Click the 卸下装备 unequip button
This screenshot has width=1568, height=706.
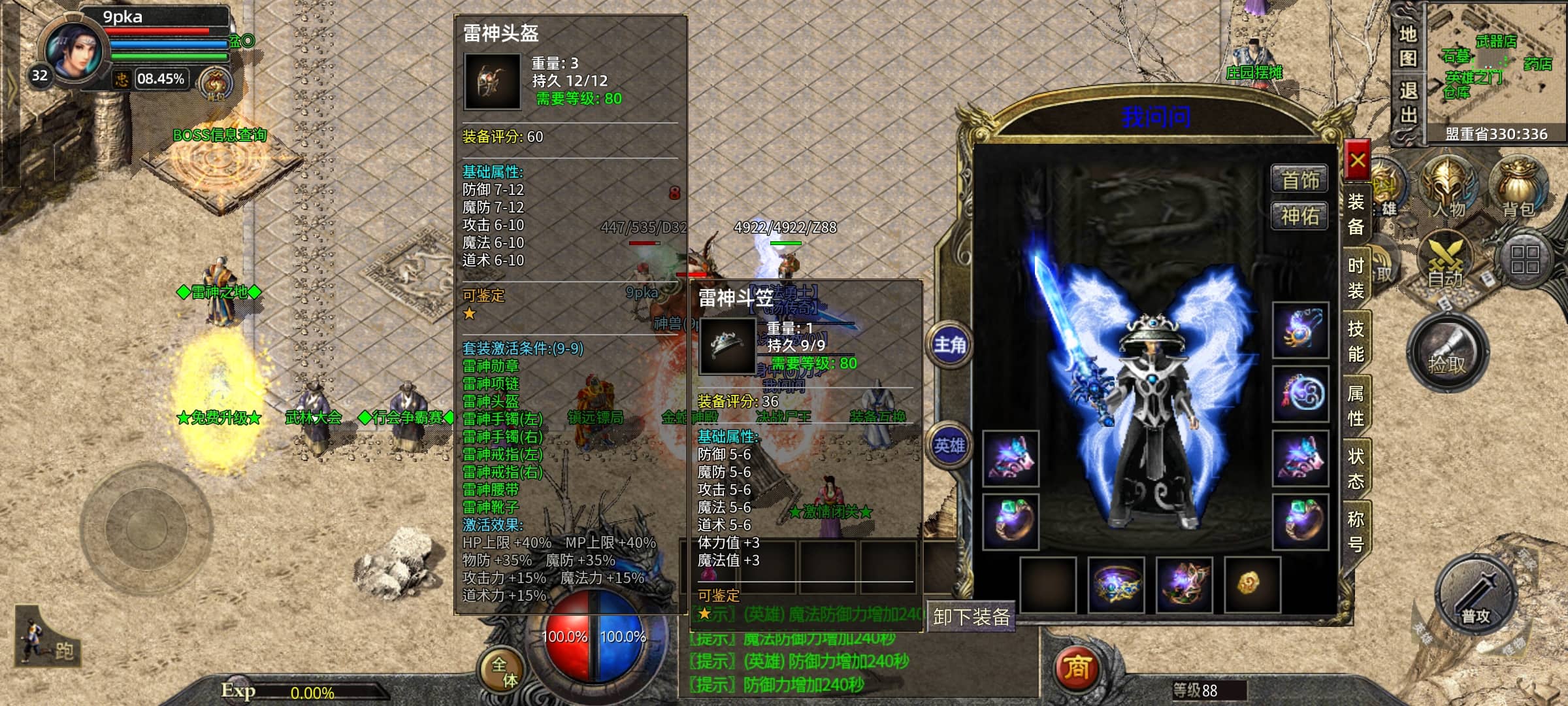(x=972, y=616)
